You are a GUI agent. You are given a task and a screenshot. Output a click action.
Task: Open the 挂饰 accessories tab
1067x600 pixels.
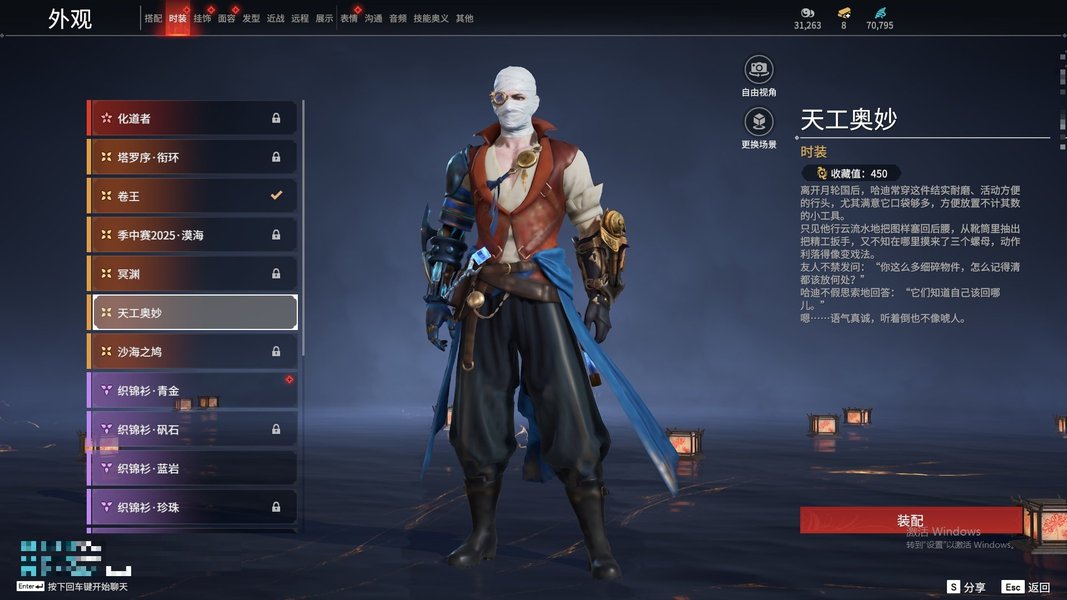click(x=202, y=18)
